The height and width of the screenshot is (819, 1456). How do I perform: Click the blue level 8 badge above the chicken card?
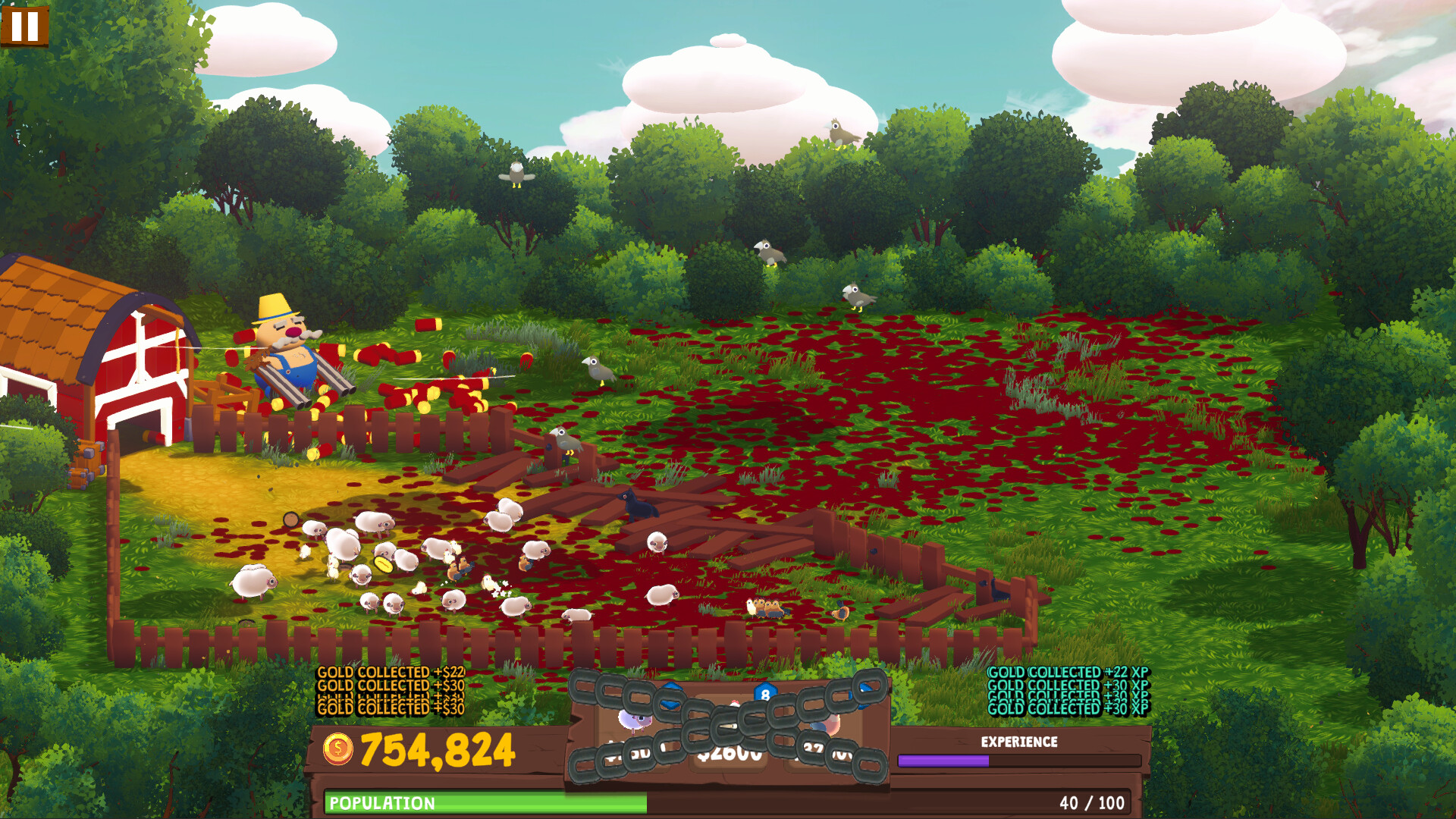point(765,693)
